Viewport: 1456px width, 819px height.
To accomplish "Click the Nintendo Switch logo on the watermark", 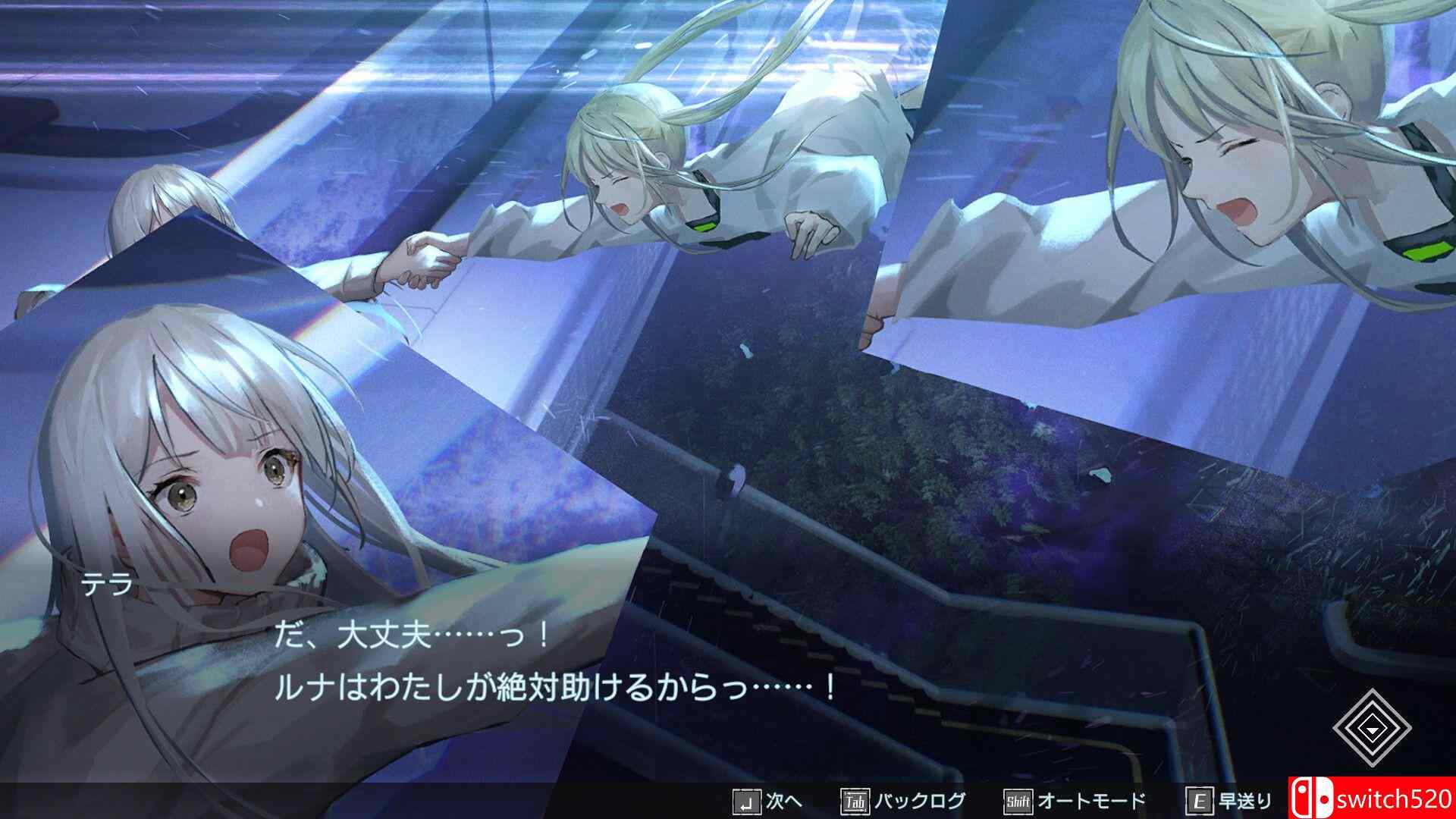I will [x=1311, y=797].
